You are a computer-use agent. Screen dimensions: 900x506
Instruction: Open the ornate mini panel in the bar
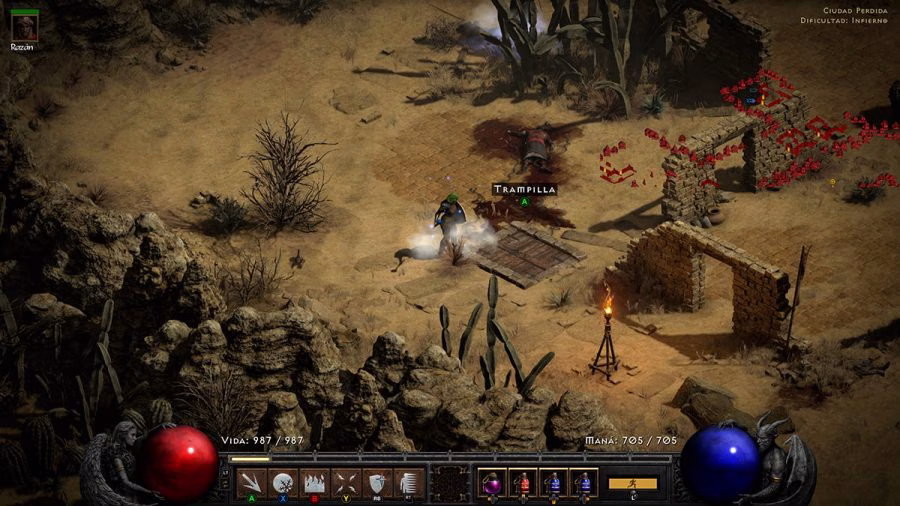[449, 483]
